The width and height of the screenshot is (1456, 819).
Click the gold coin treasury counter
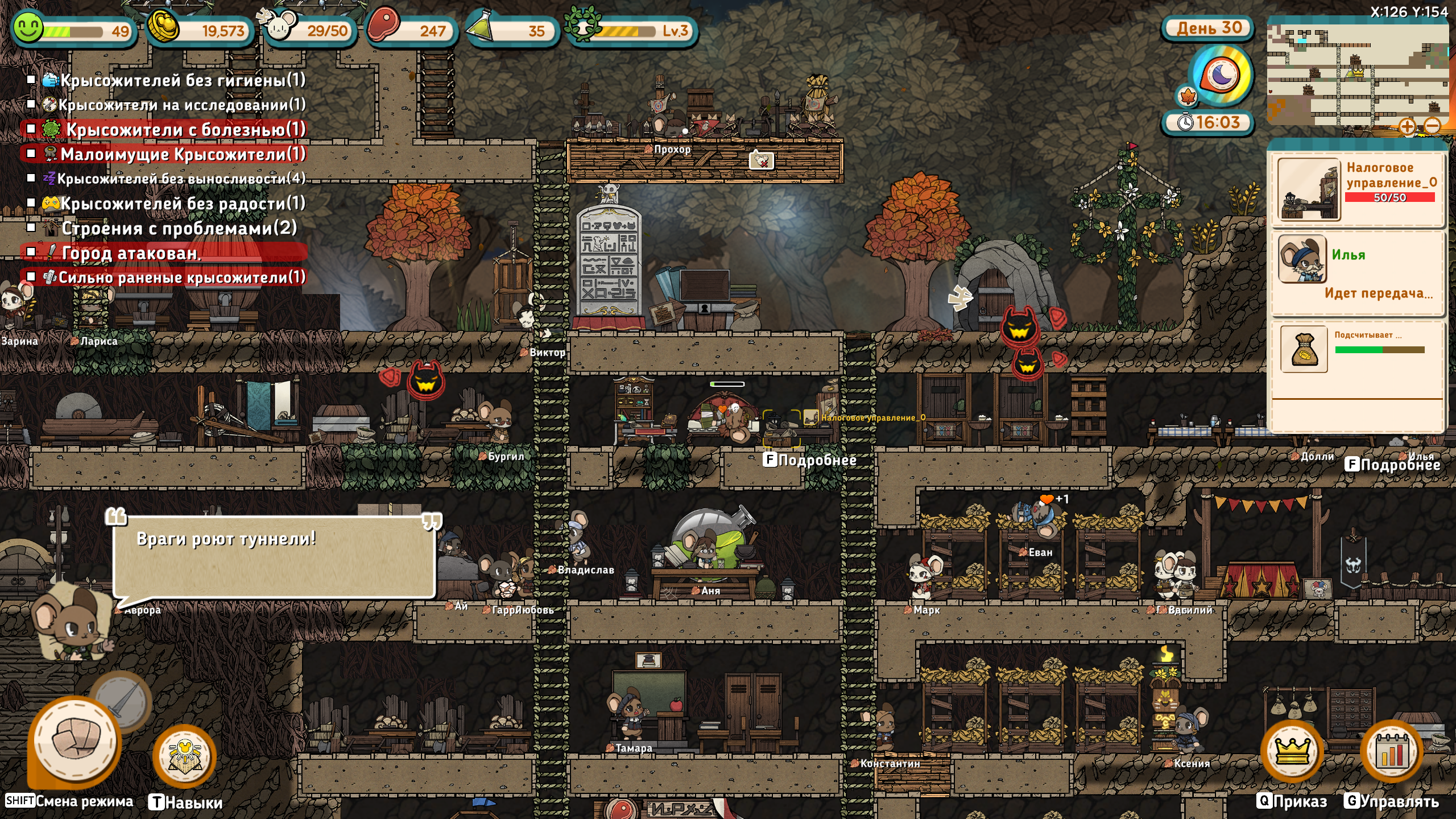tap(199, 30)
